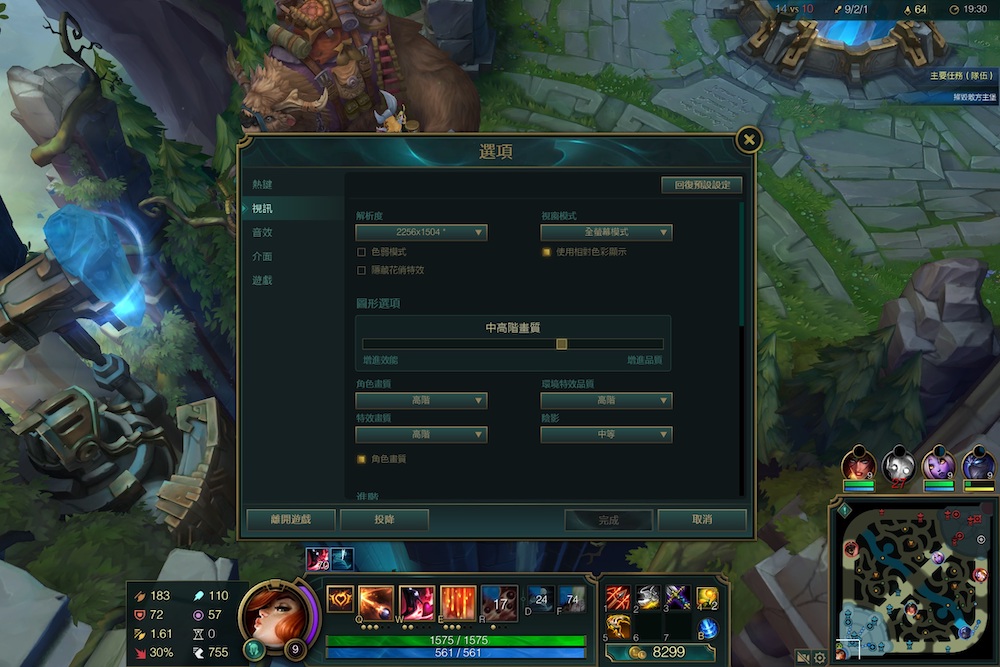Click the graphics quality slider handle
The width and height of the screenshot is (1000, 667).
pyautogui.click(x=562, y=344)
